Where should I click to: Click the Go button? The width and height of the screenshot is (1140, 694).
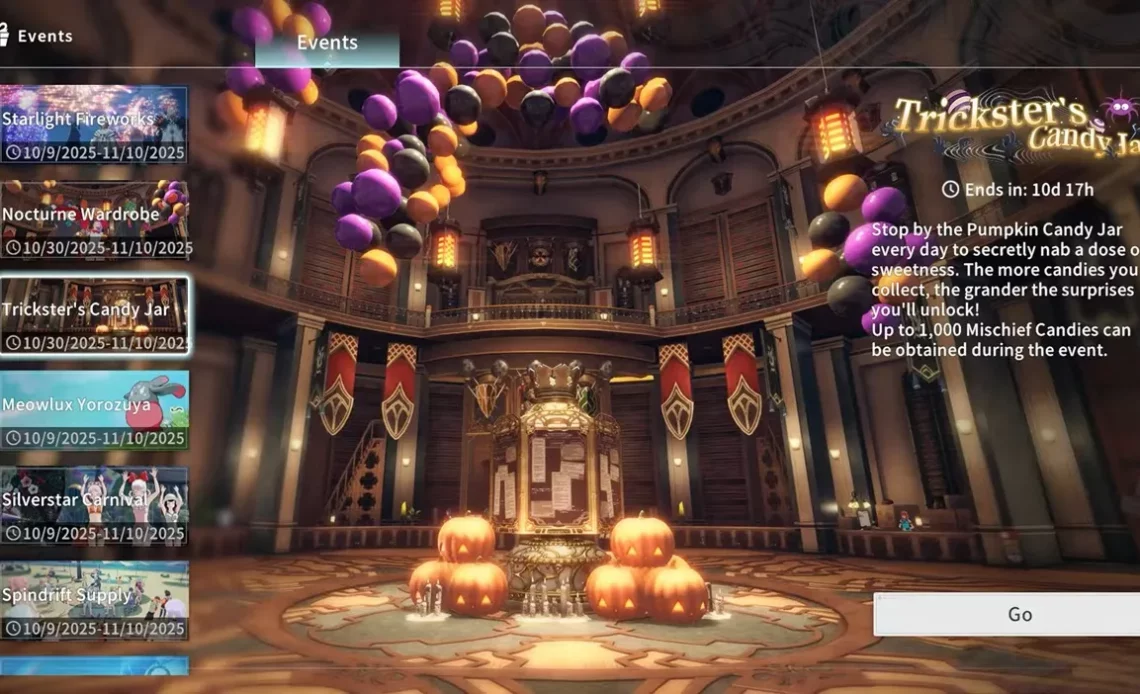1008,614
